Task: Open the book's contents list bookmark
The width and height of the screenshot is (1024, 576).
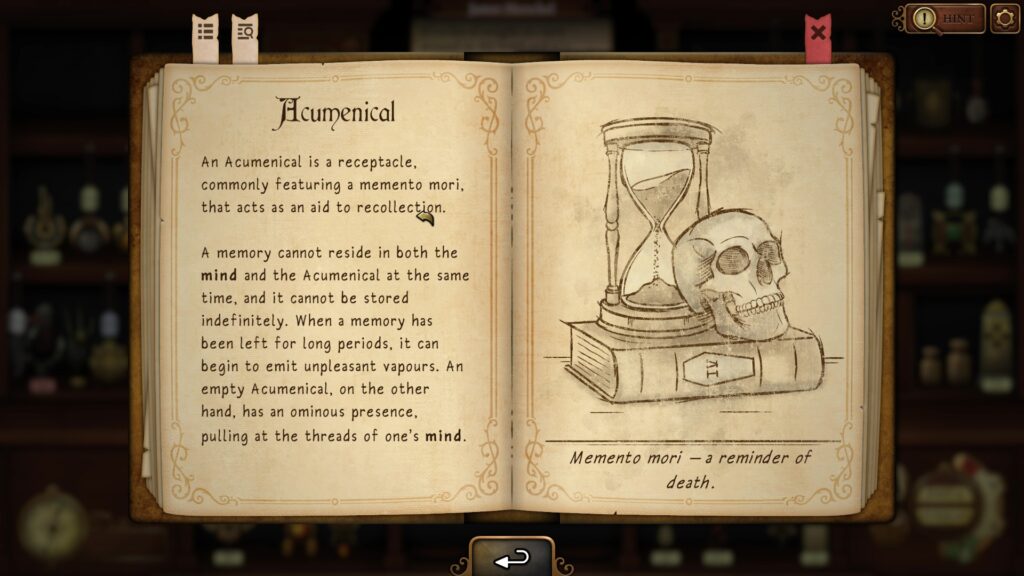Action: click(x=205, y=34)
